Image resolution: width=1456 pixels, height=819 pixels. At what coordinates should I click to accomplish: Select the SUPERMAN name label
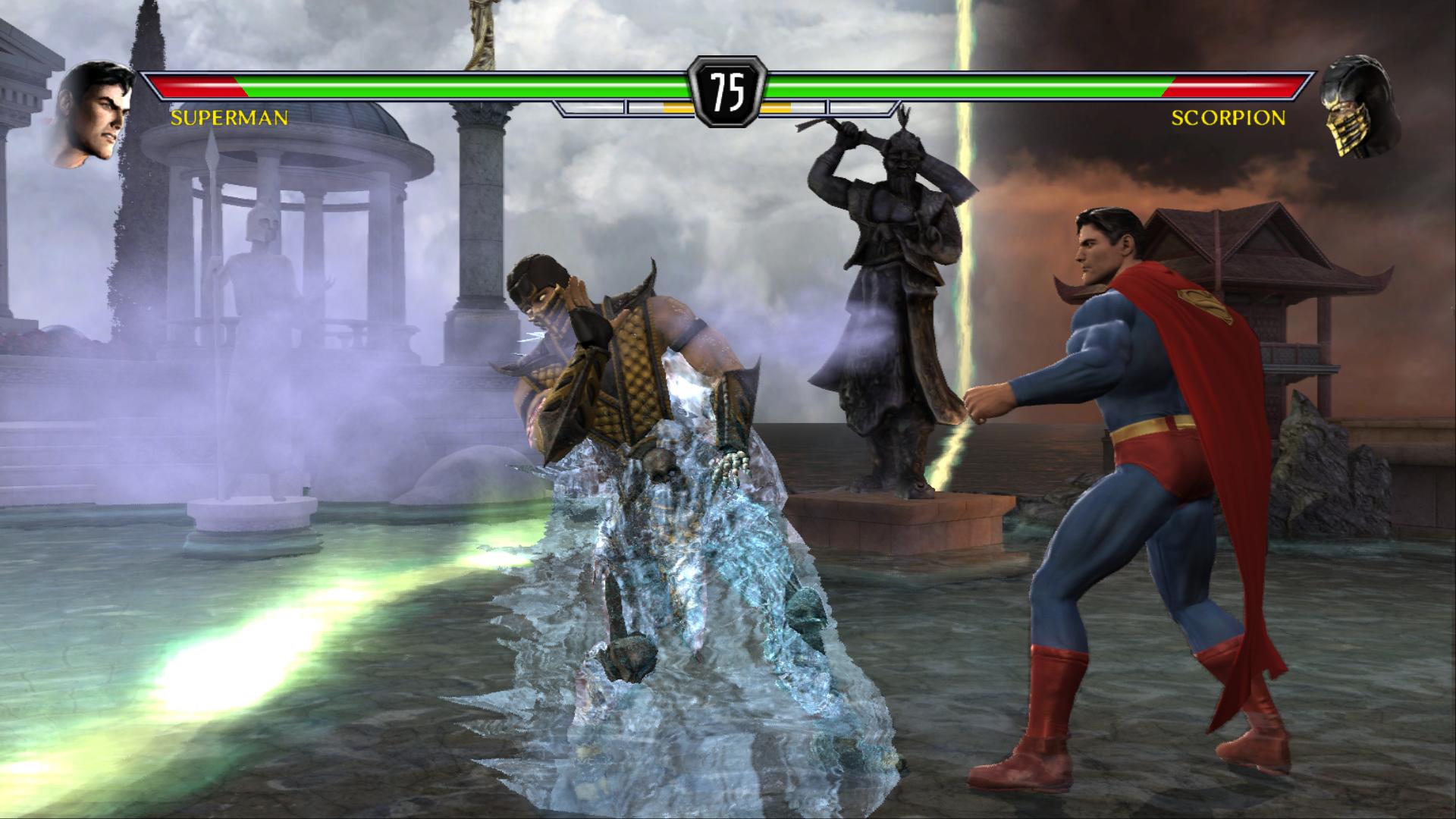click(x=227, y=119)
